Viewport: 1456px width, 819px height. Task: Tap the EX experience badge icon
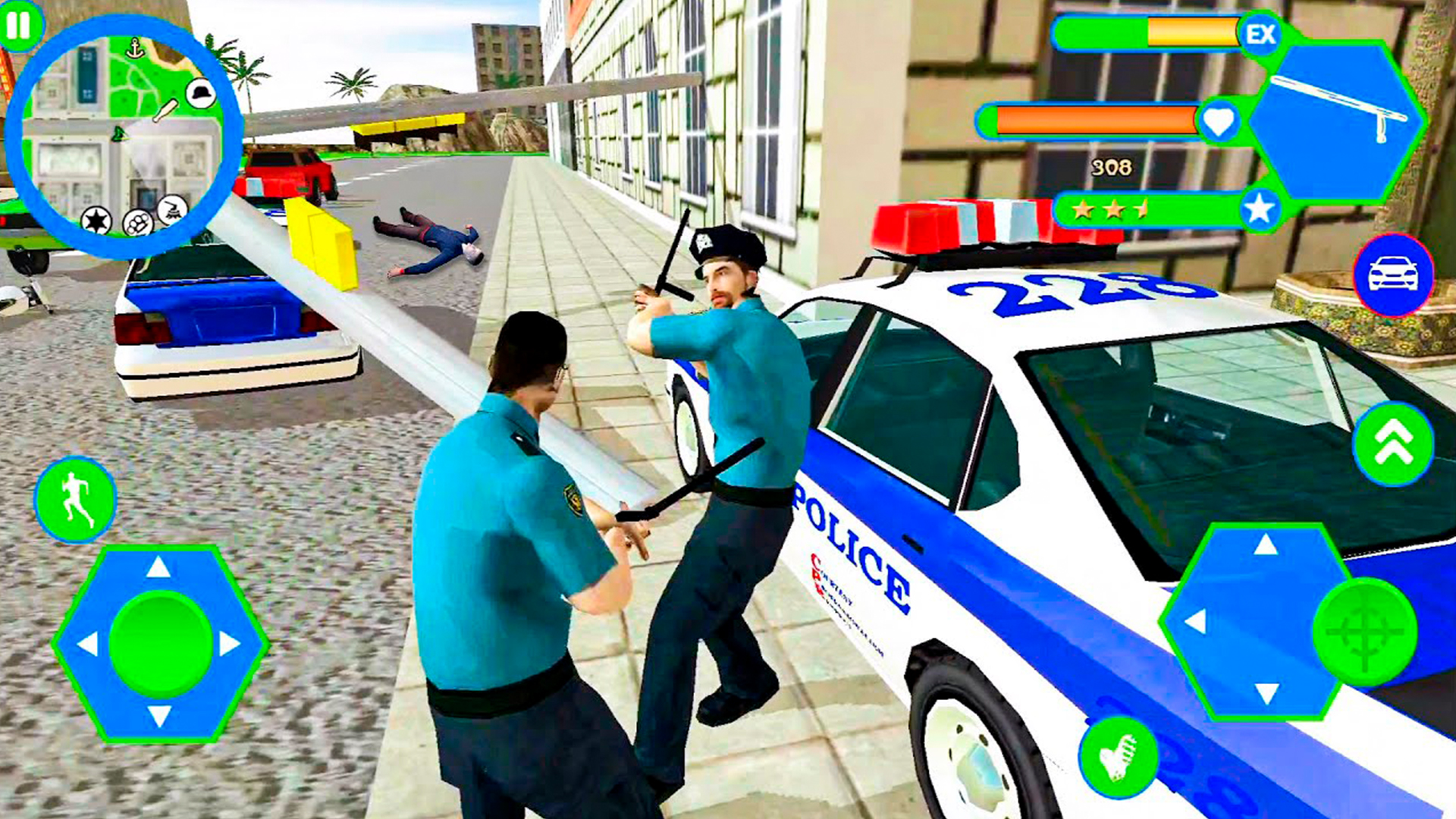tap(1260, 34)
